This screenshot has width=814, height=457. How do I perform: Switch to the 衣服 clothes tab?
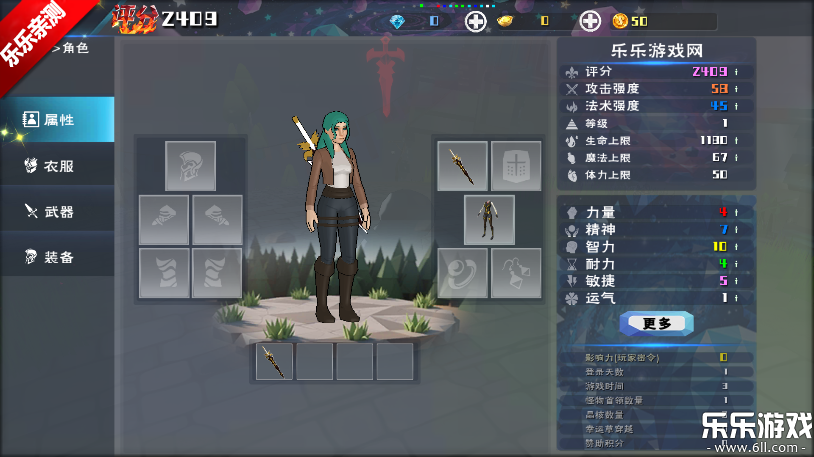pyautogui.click(x=56, y=166)
